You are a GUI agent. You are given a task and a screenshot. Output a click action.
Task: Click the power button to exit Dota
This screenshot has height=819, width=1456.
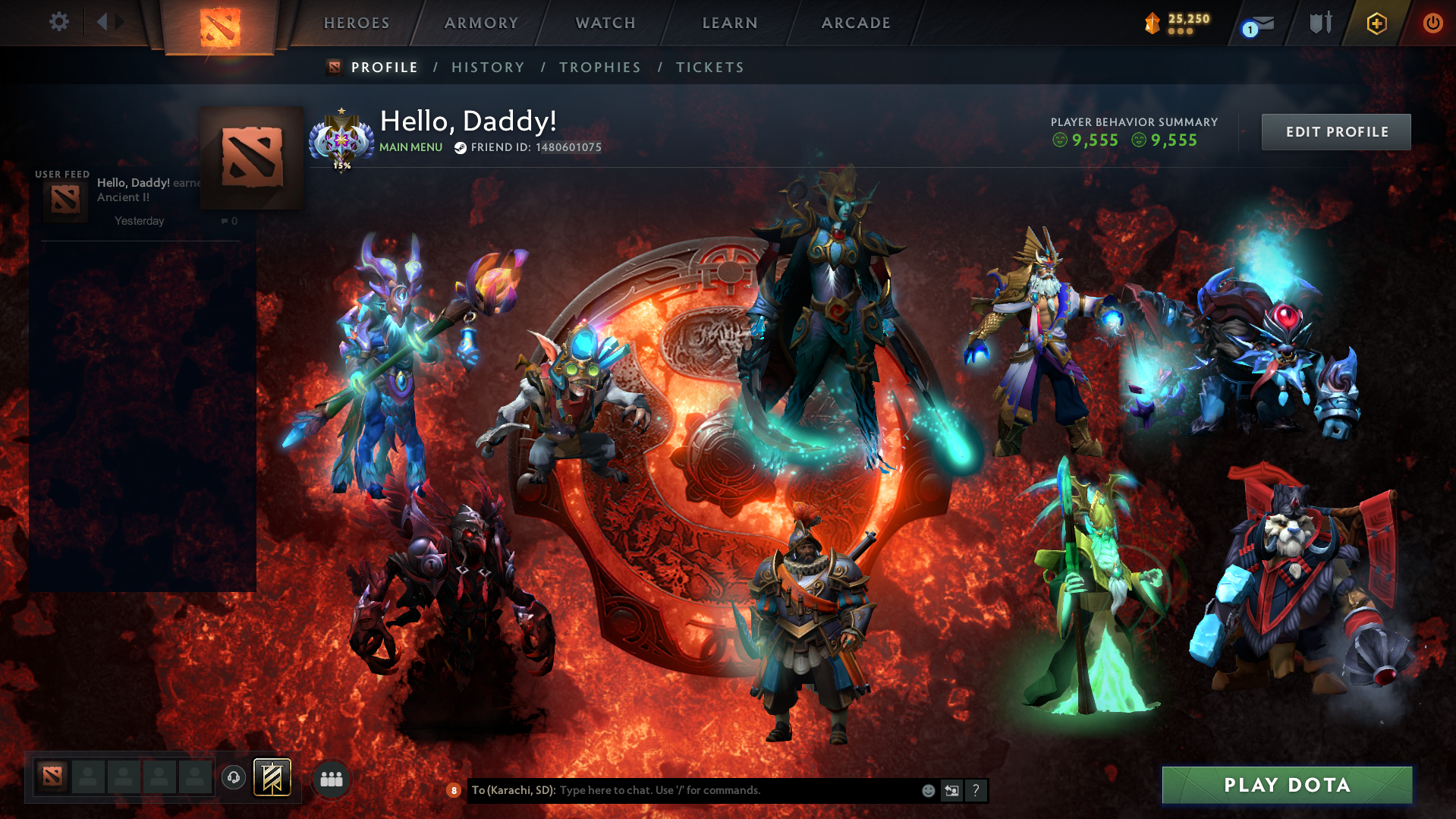[1432, 23]
